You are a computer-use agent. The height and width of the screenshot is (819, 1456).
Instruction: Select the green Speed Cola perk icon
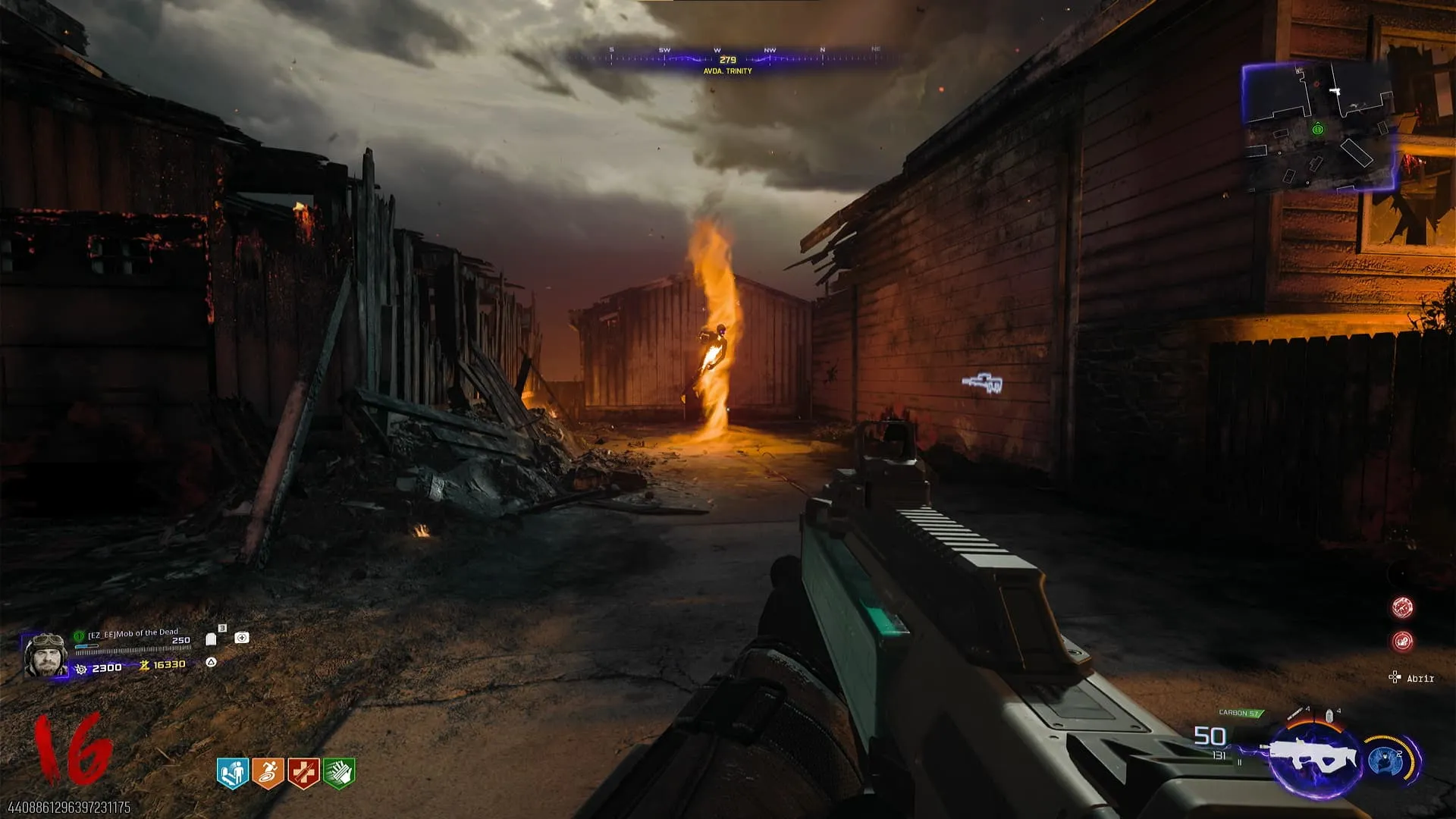click(x=339, y=773)
